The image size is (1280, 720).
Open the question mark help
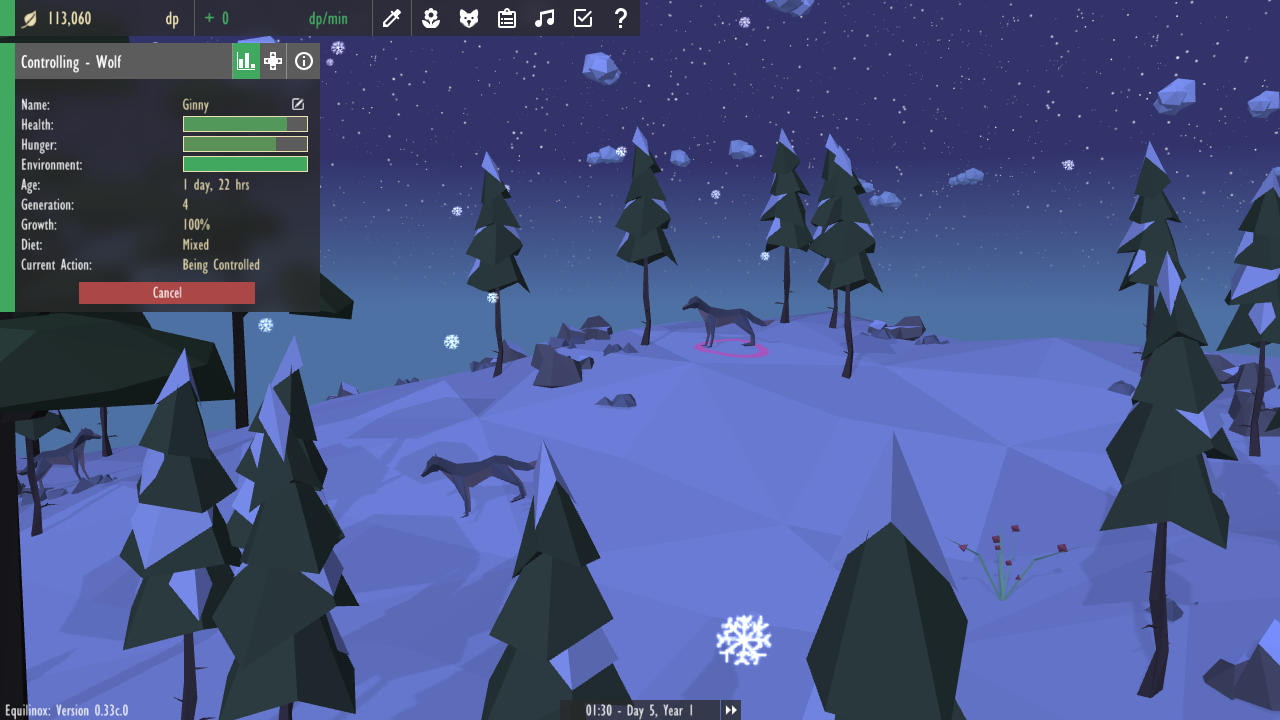[621, 18]
